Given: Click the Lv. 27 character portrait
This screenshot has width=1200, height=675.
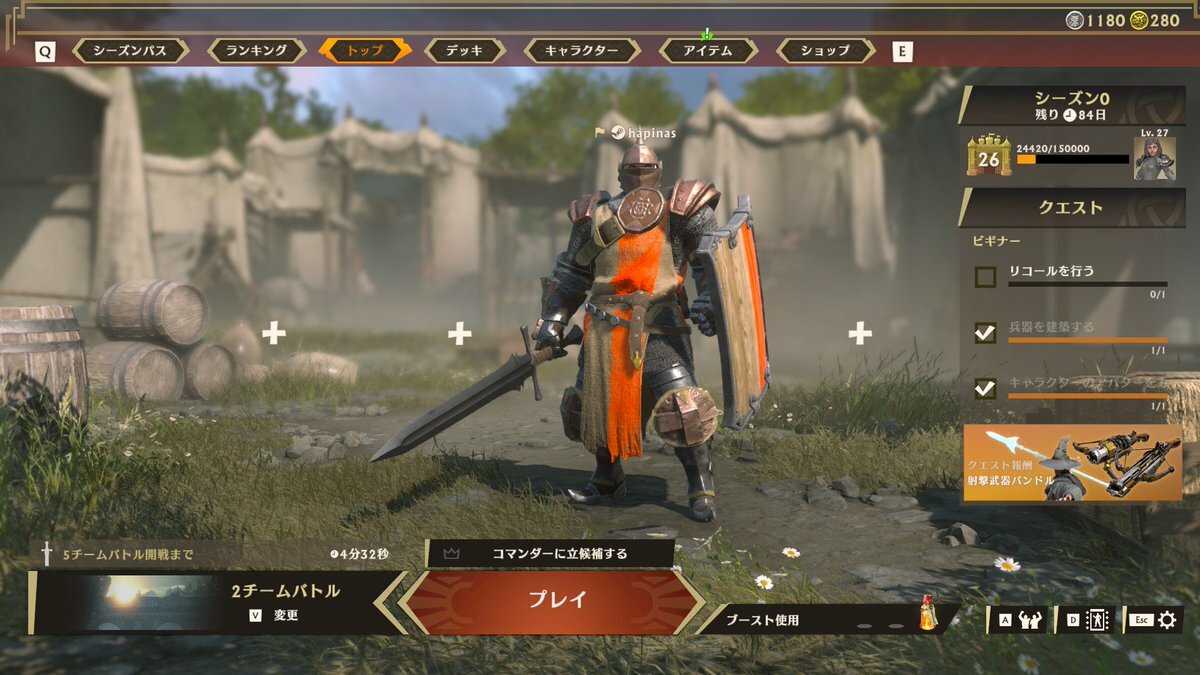Looking at the screenshot, I should pyautogui.click(x=1155, y=158).
